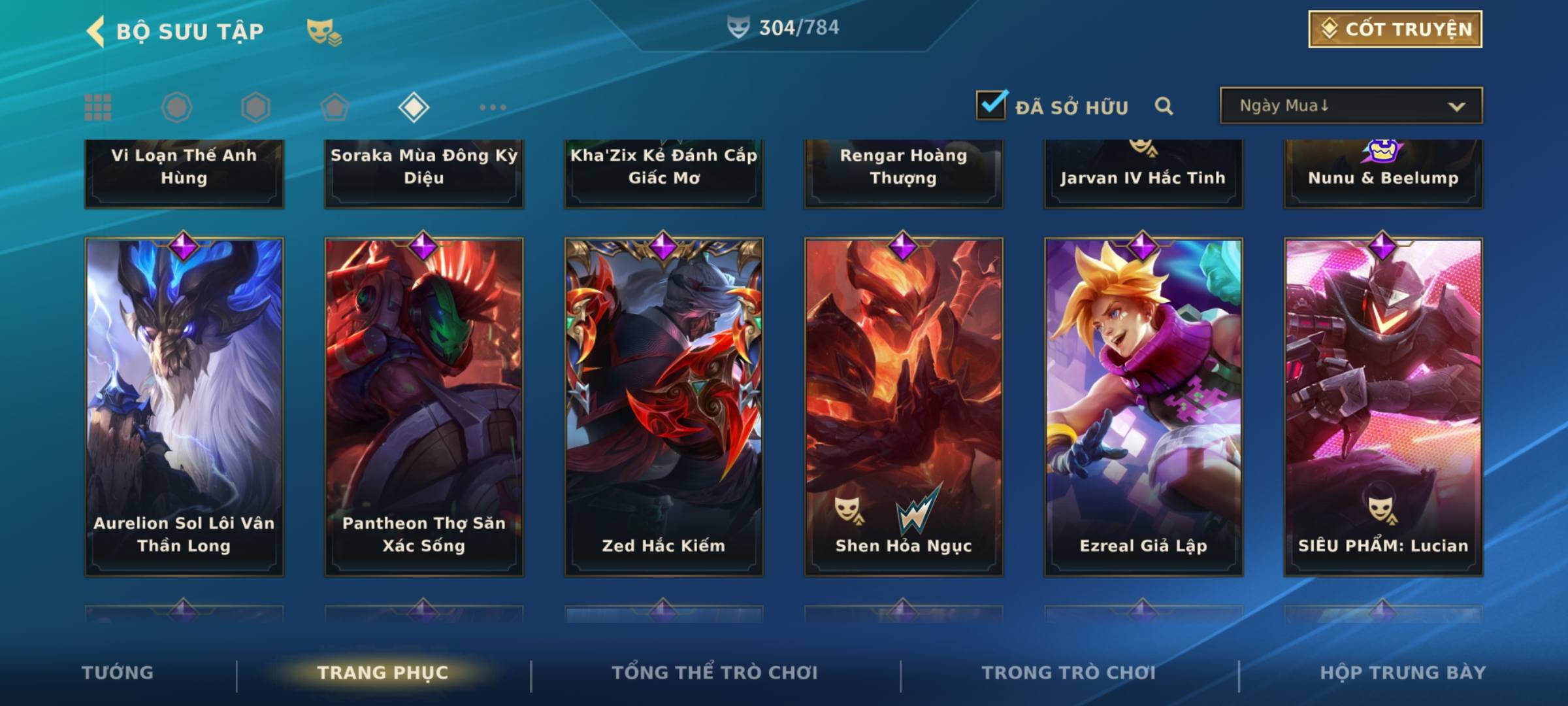
Task: Open the SIÊU PHẨM: Lucian skin card
Action: (1383, 405)
